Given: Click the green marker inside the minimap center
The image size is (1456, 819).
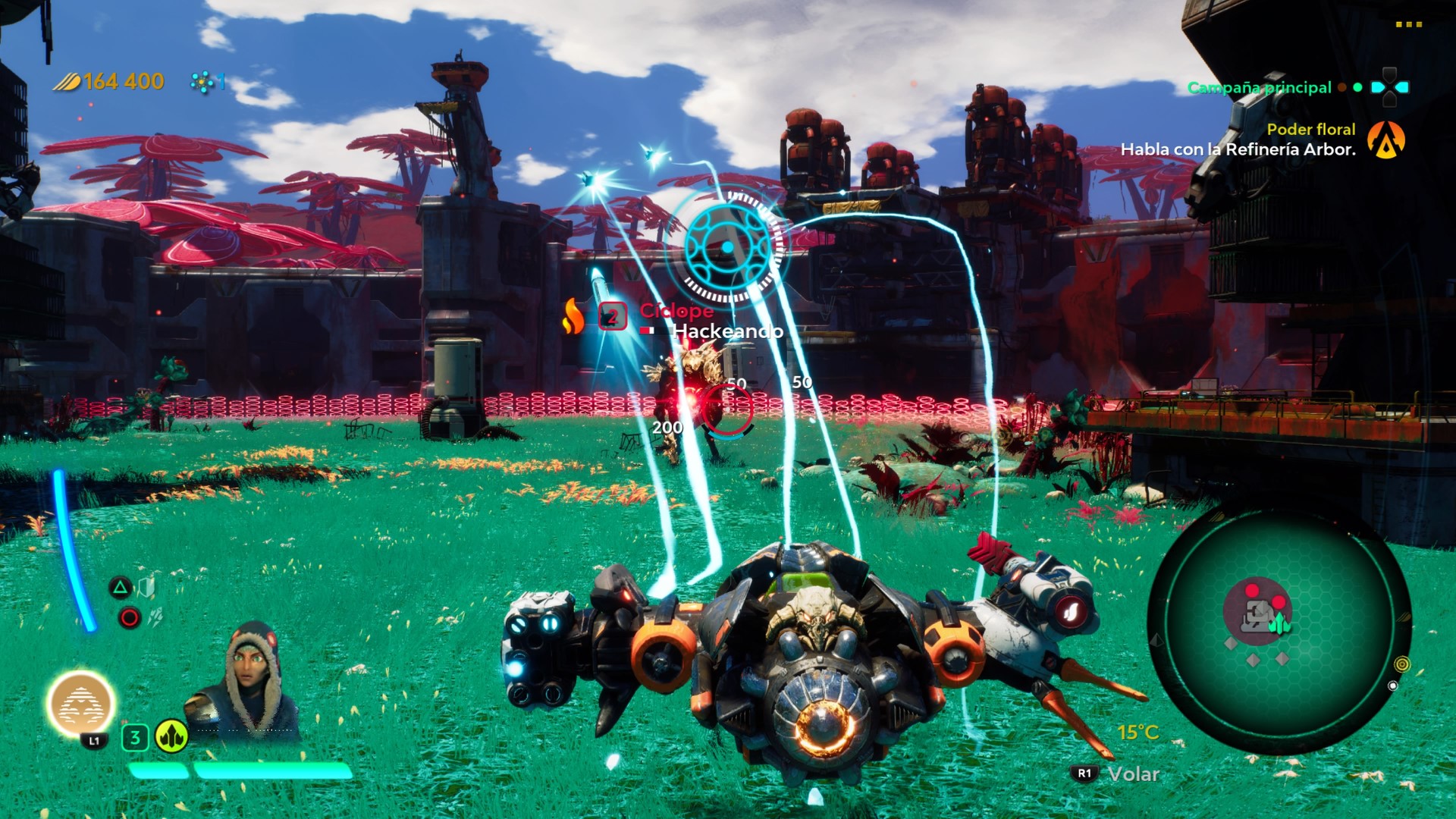Looking at the screenshot, I should (1280, 623).
